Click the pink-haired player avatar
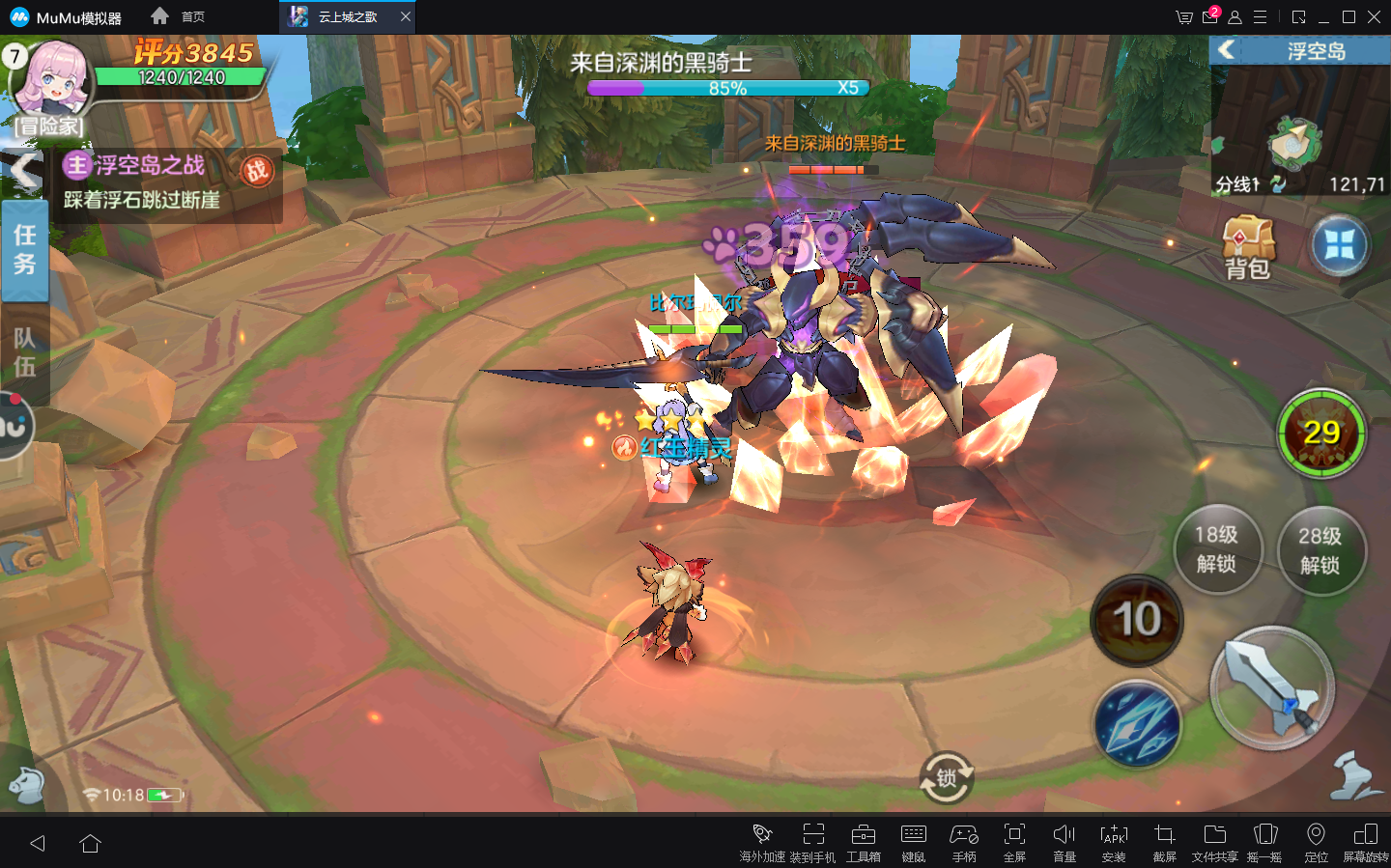 point(54,78)
